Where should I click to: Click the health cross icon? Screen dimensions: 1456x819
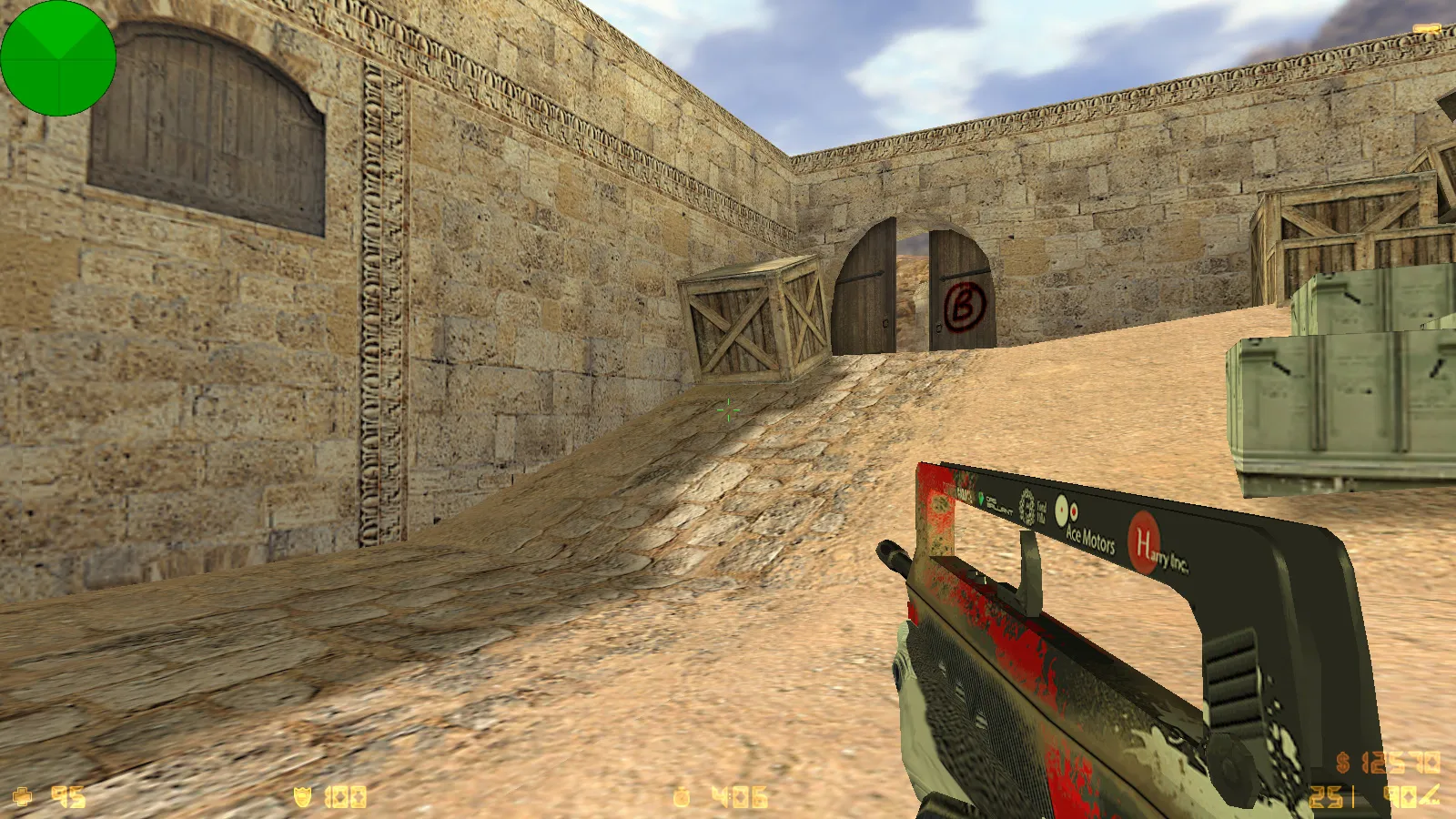point(23,794)
